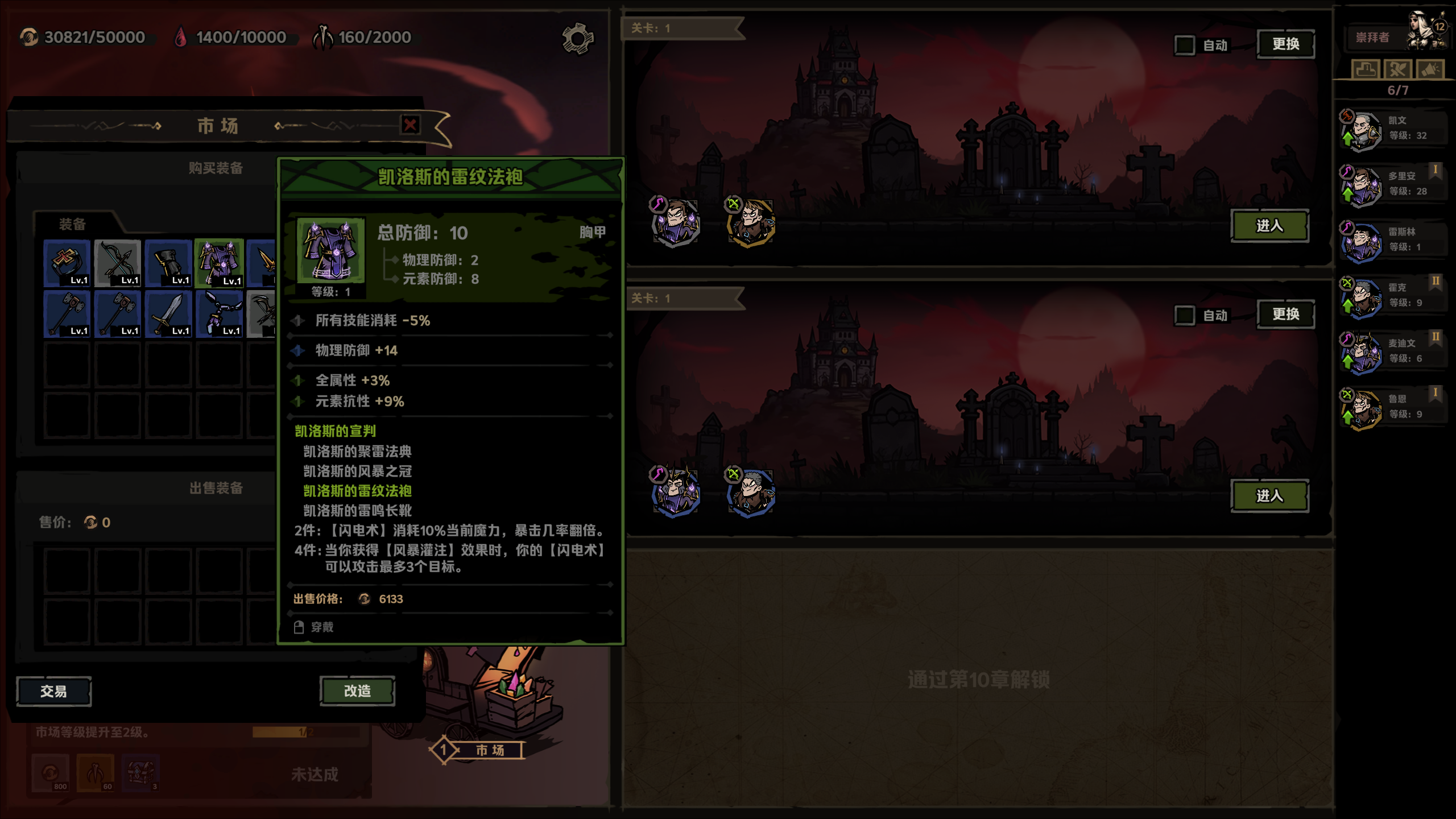Select the Lv.1 sword in the equipment grid
The image size is (1456, 819).
[x=168, y=313]
